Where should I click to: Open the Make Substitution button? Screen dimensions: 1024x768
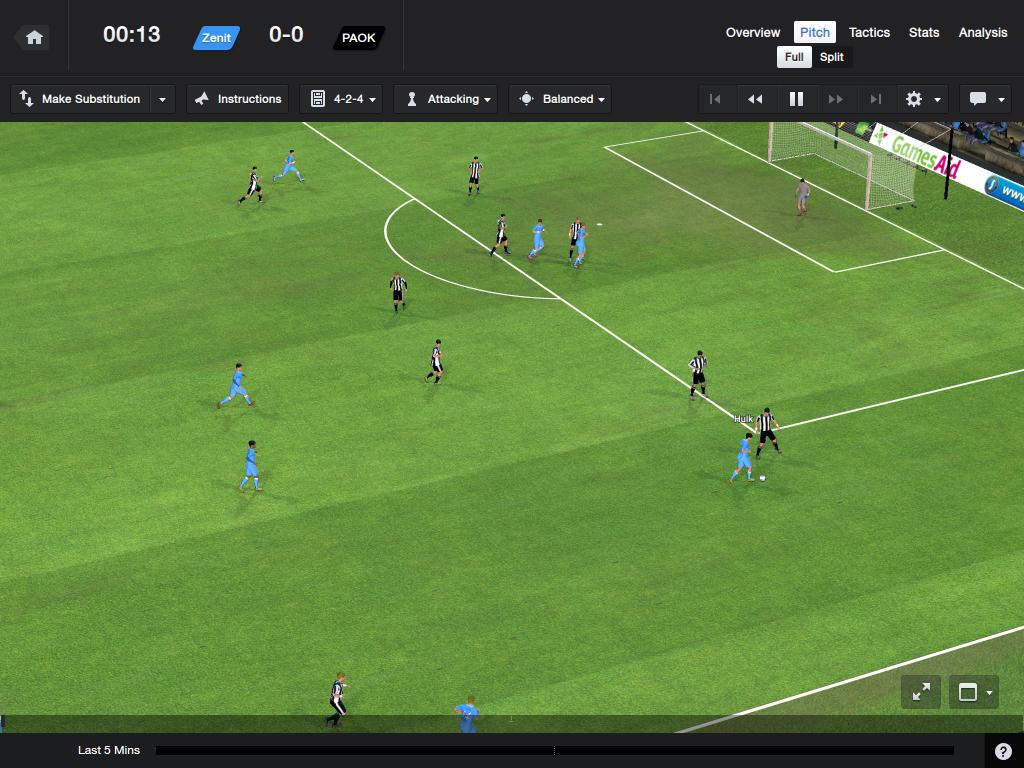81,99
